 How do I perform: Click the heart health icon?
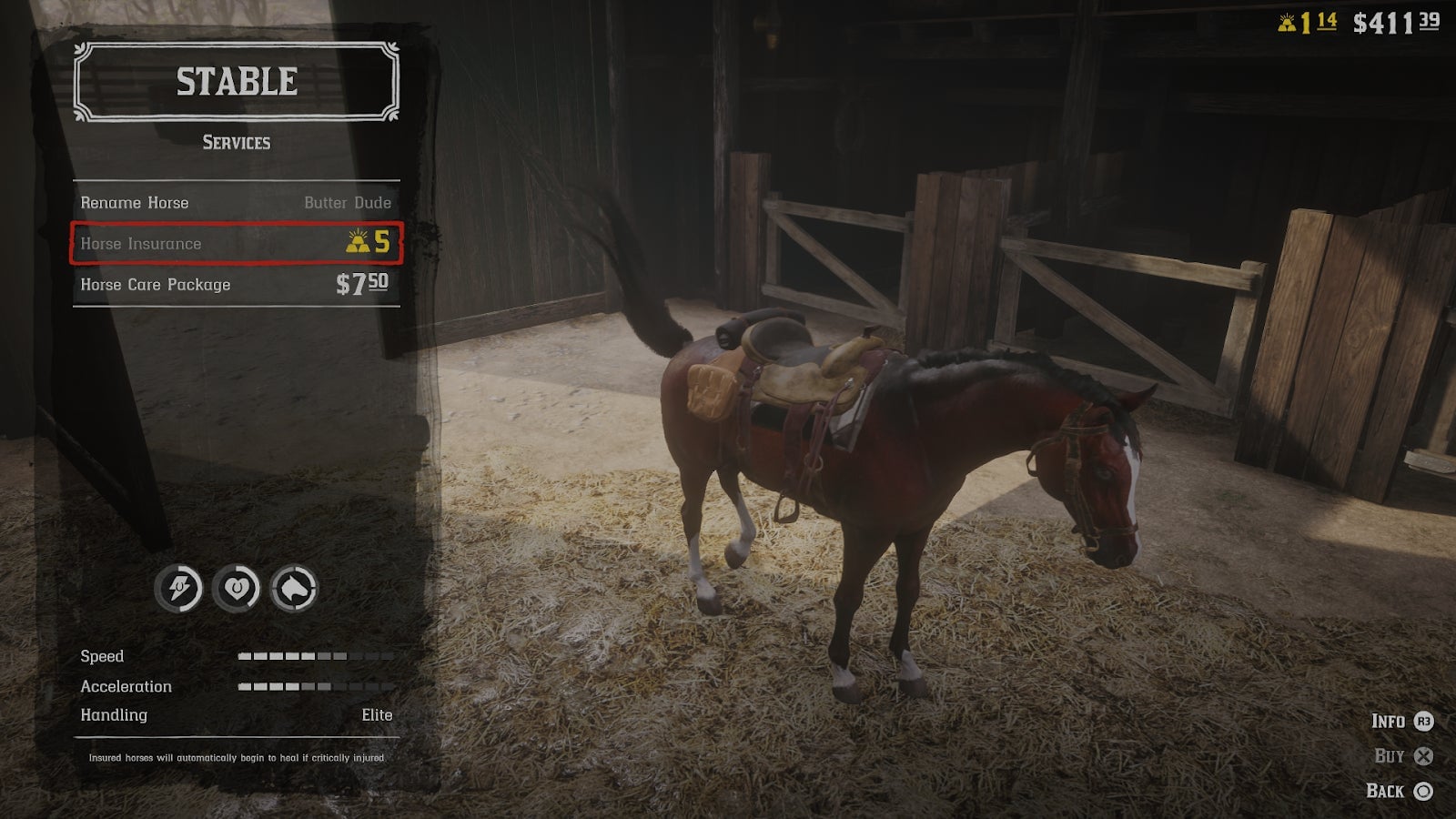click(x=236, y=589)
